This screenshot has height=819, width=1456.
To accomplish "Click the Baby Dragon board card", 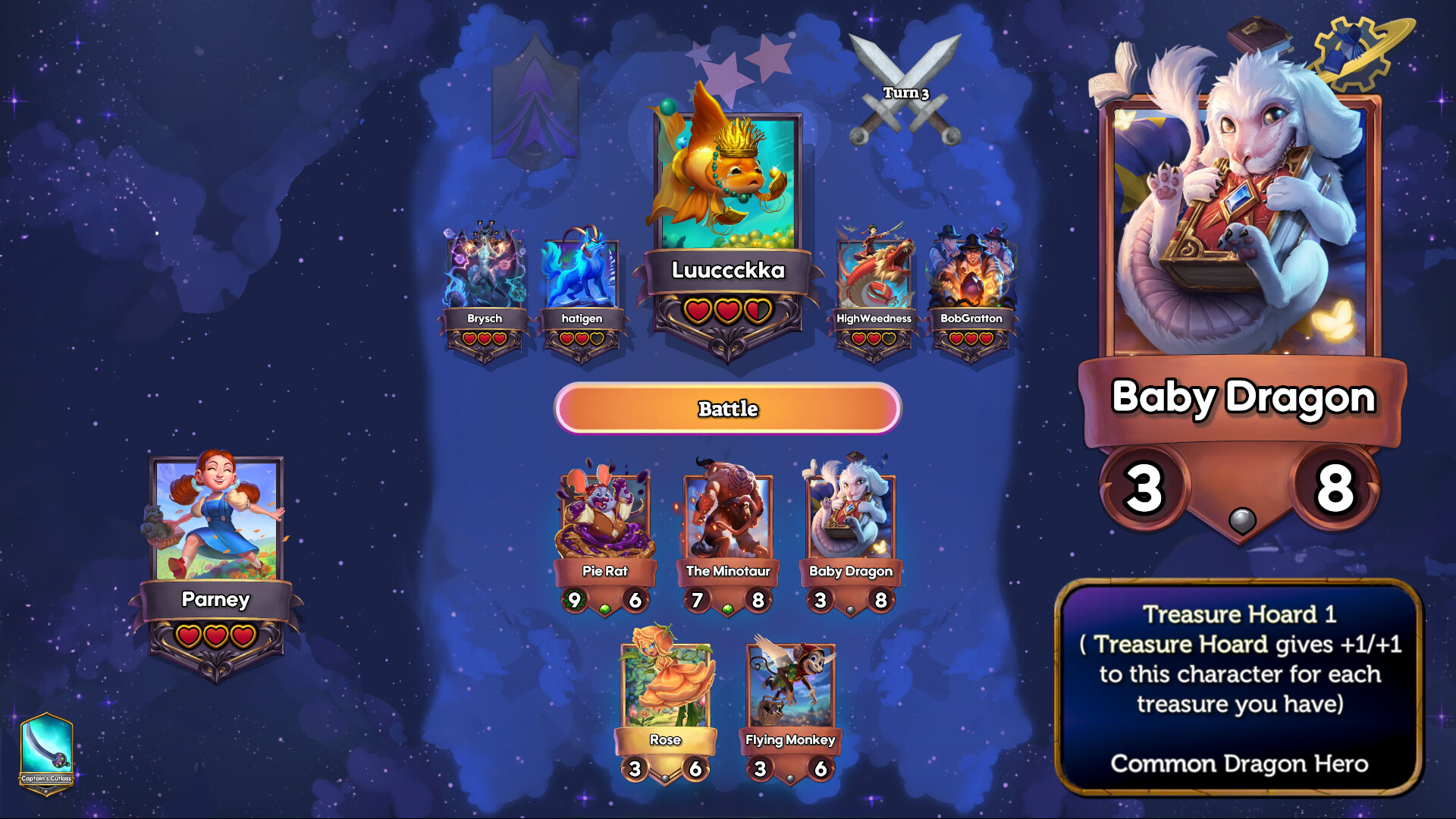I will coord(851,516).
